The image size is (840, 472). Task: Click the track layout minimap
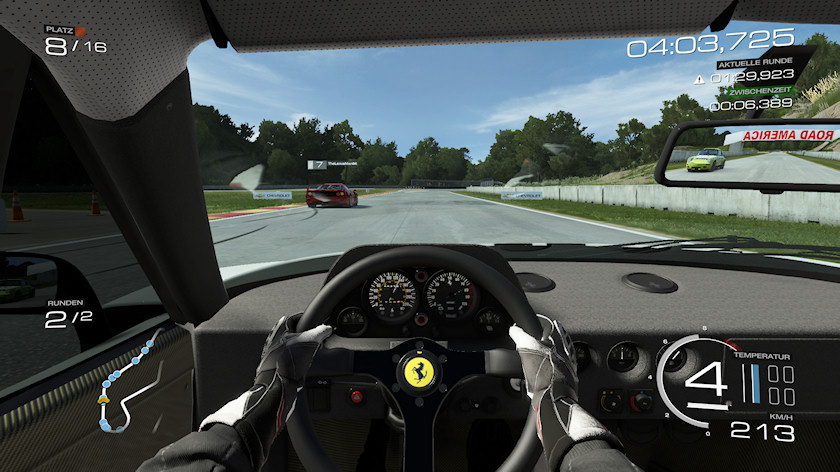(x=127, y=384)
